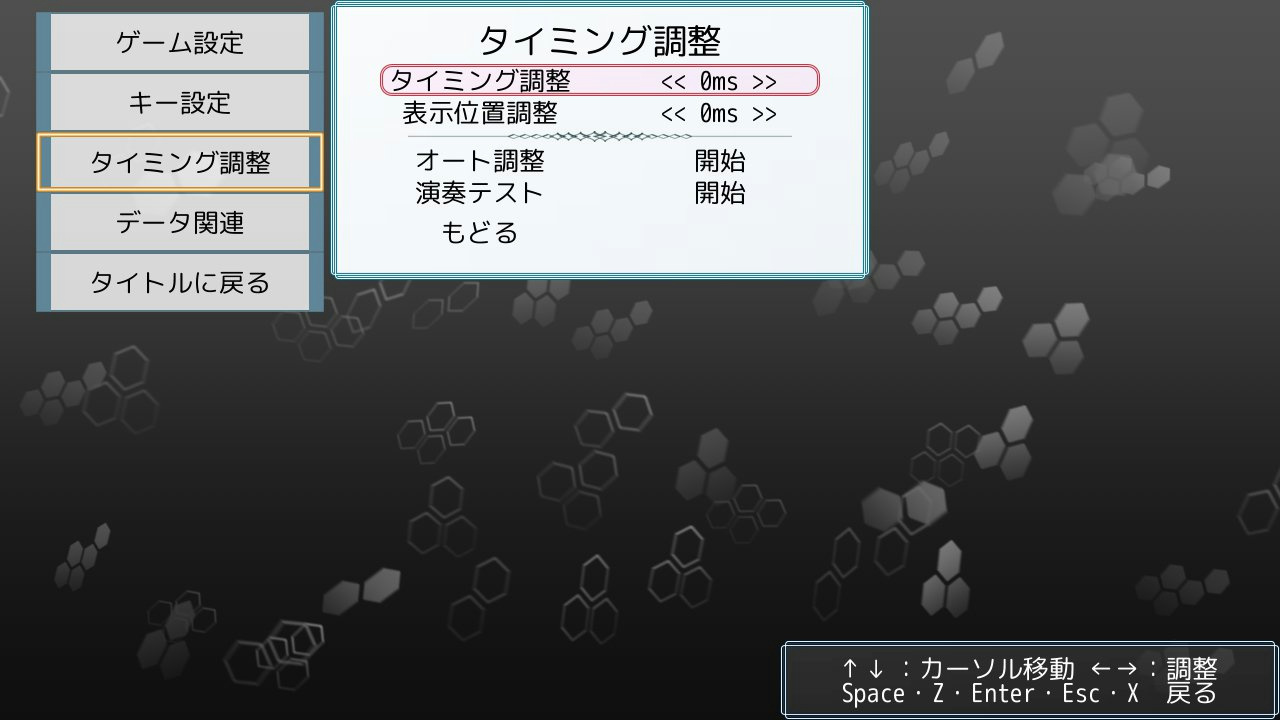The width and height of the screenshot is (1280, 720).
Task: Select もどる to go back
Action: click(480, 233)
